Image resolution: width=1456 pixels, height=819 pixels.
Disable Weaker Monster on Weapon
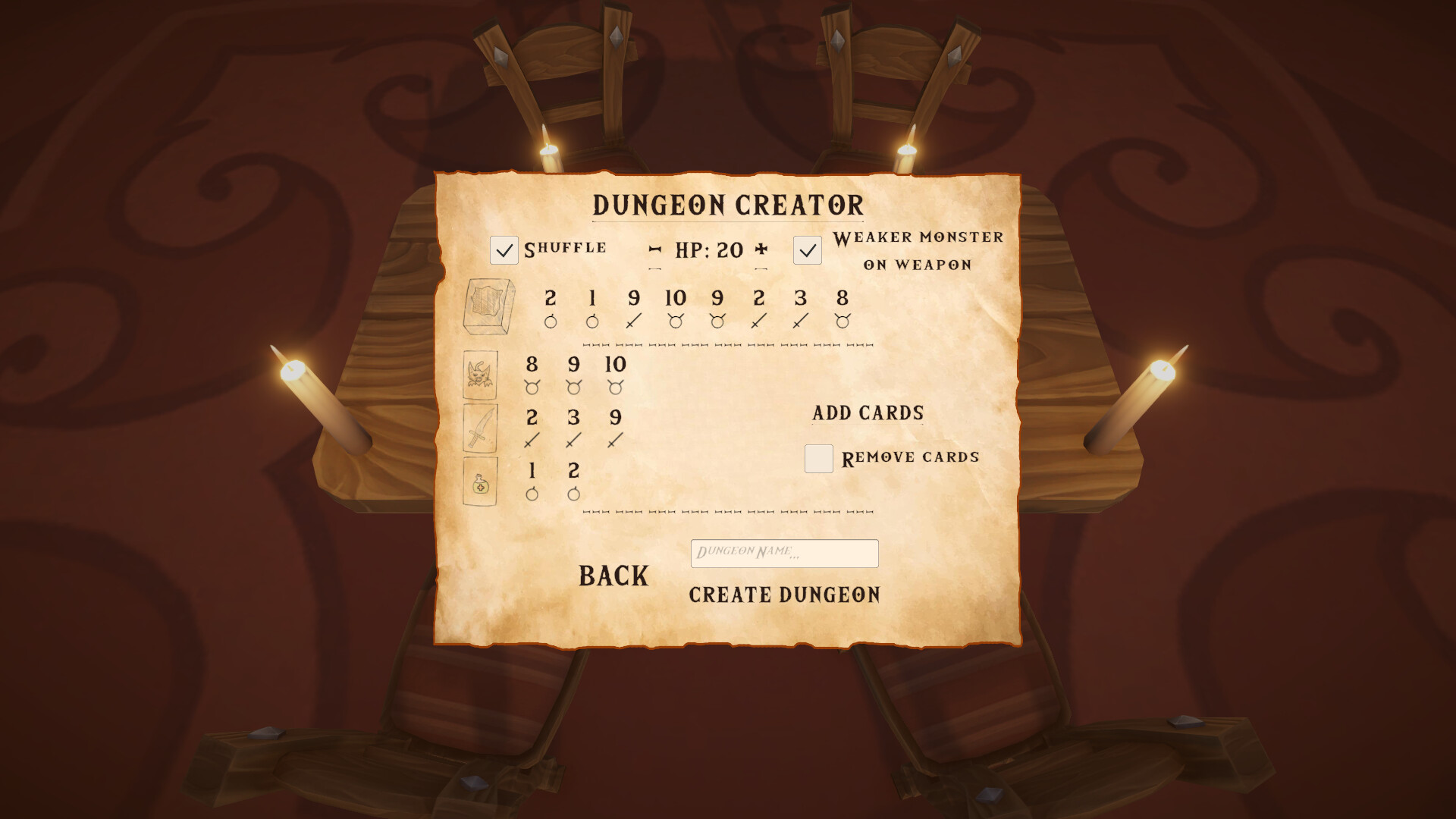tap(807, 249)
